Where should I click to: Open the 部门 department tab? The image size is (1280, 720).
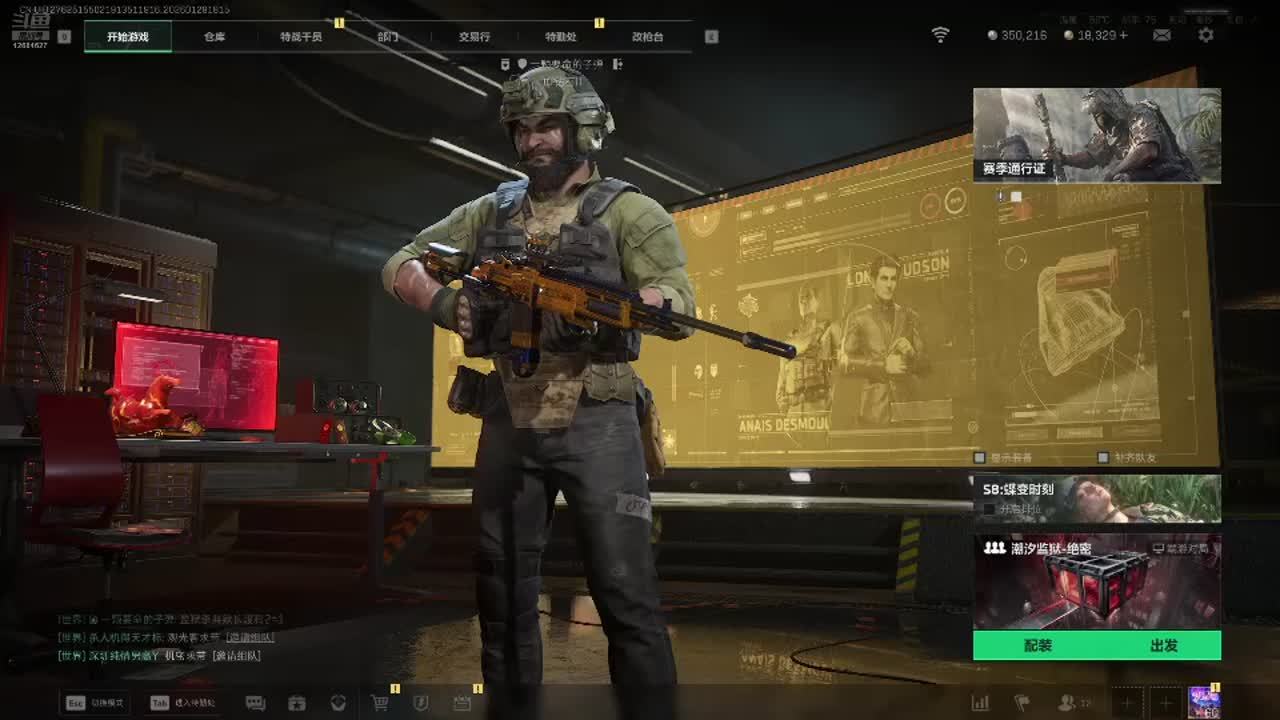[388, 37]
